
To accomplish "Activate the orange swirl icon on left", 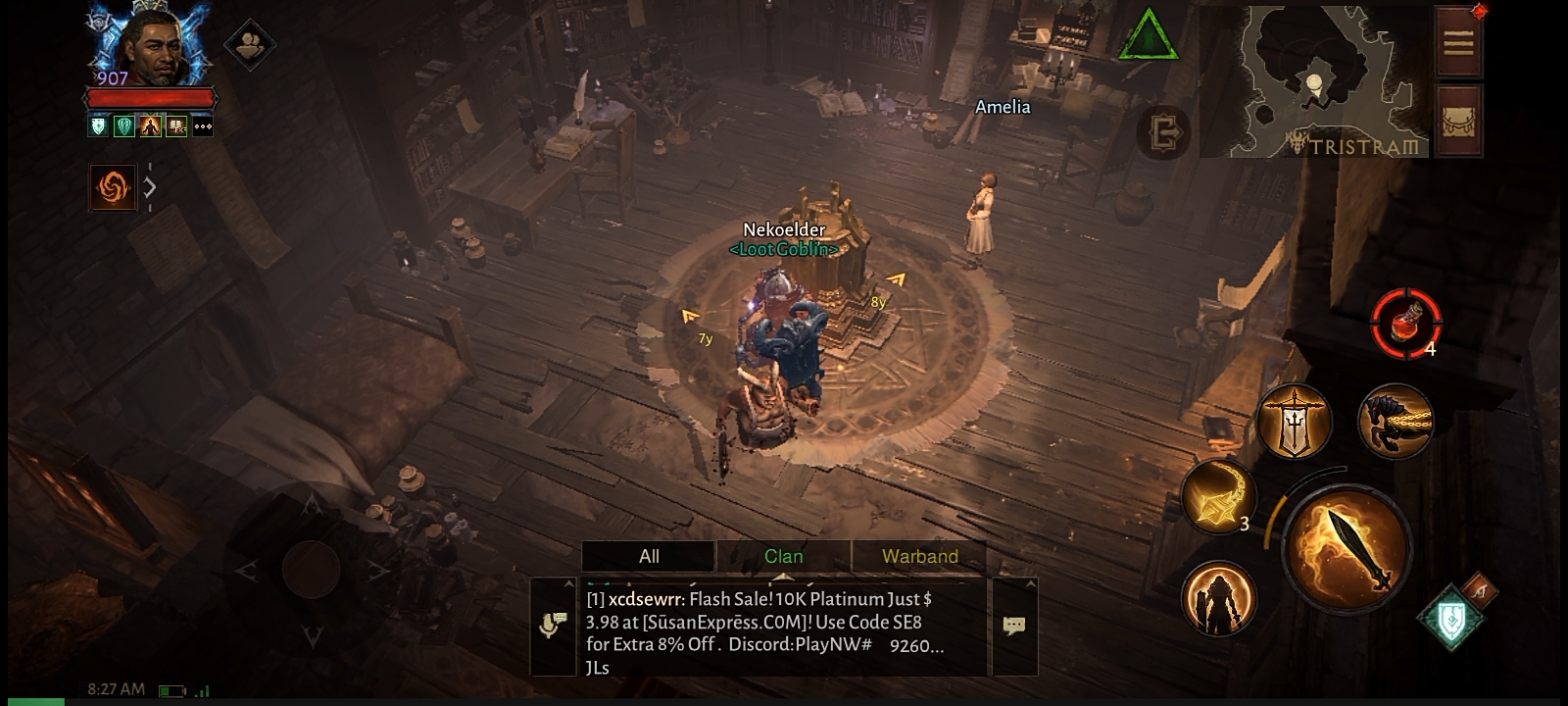I will pos(114,186).
